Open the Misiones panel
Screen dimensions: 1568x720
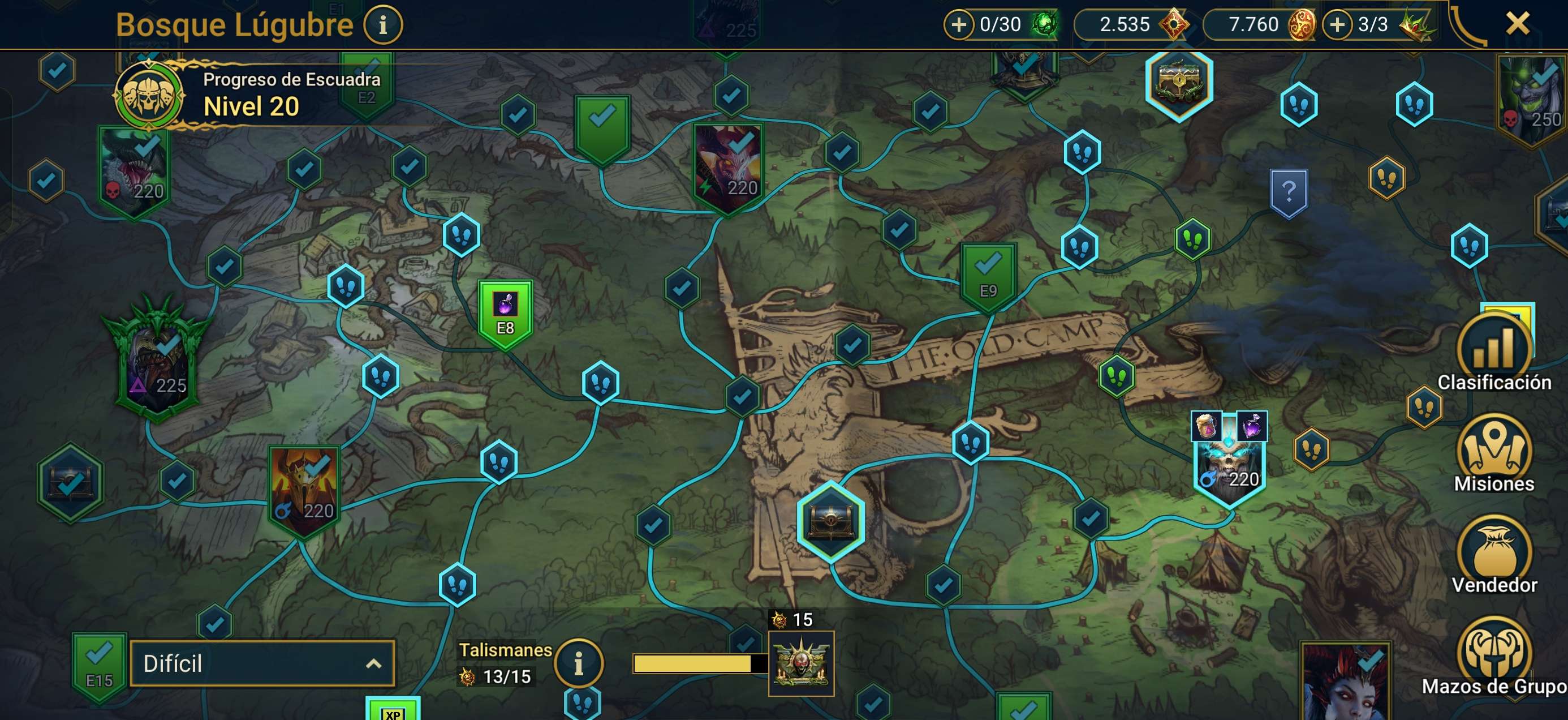click(1494, 454)
